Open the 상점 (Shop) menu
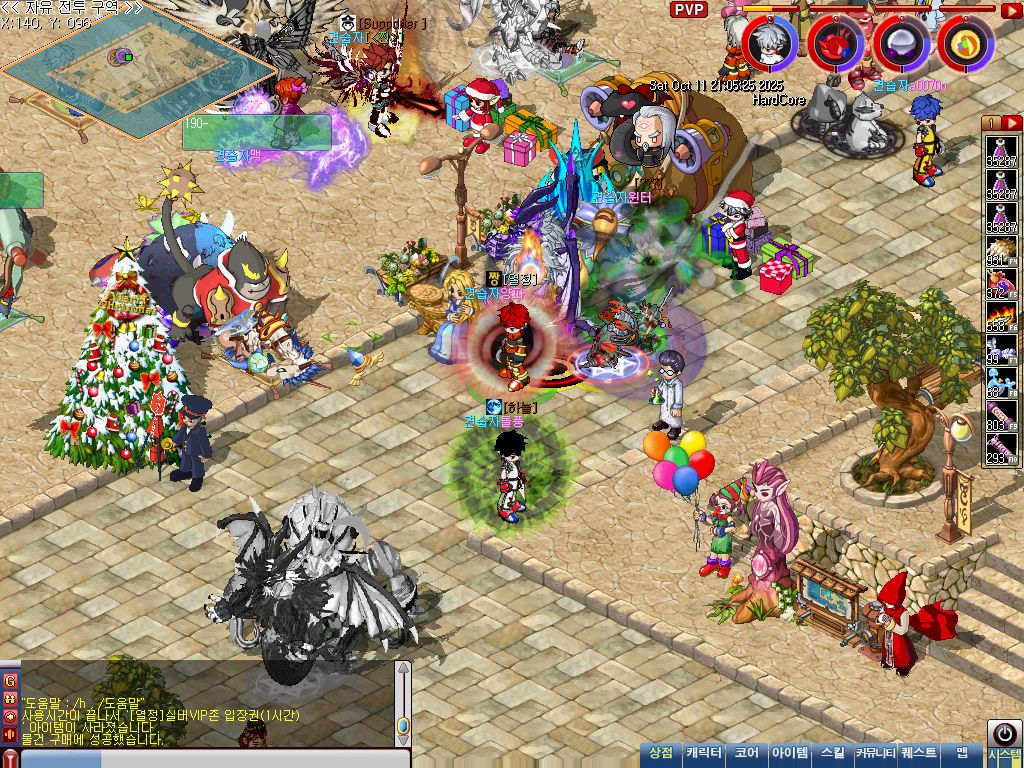Screen dimensions: 1024x768 click(x=661, y=754)
